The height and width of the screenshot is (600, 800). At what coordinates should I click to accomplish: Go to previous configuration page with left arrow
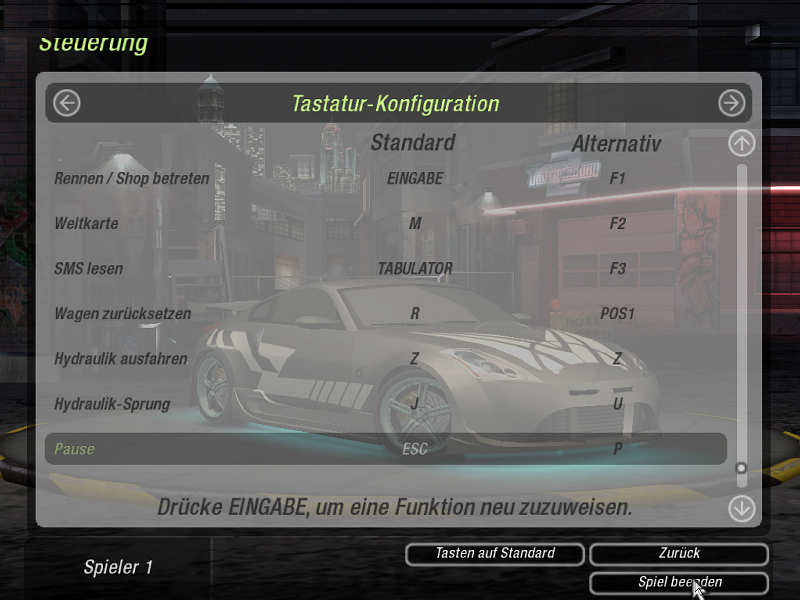point(67,103)
